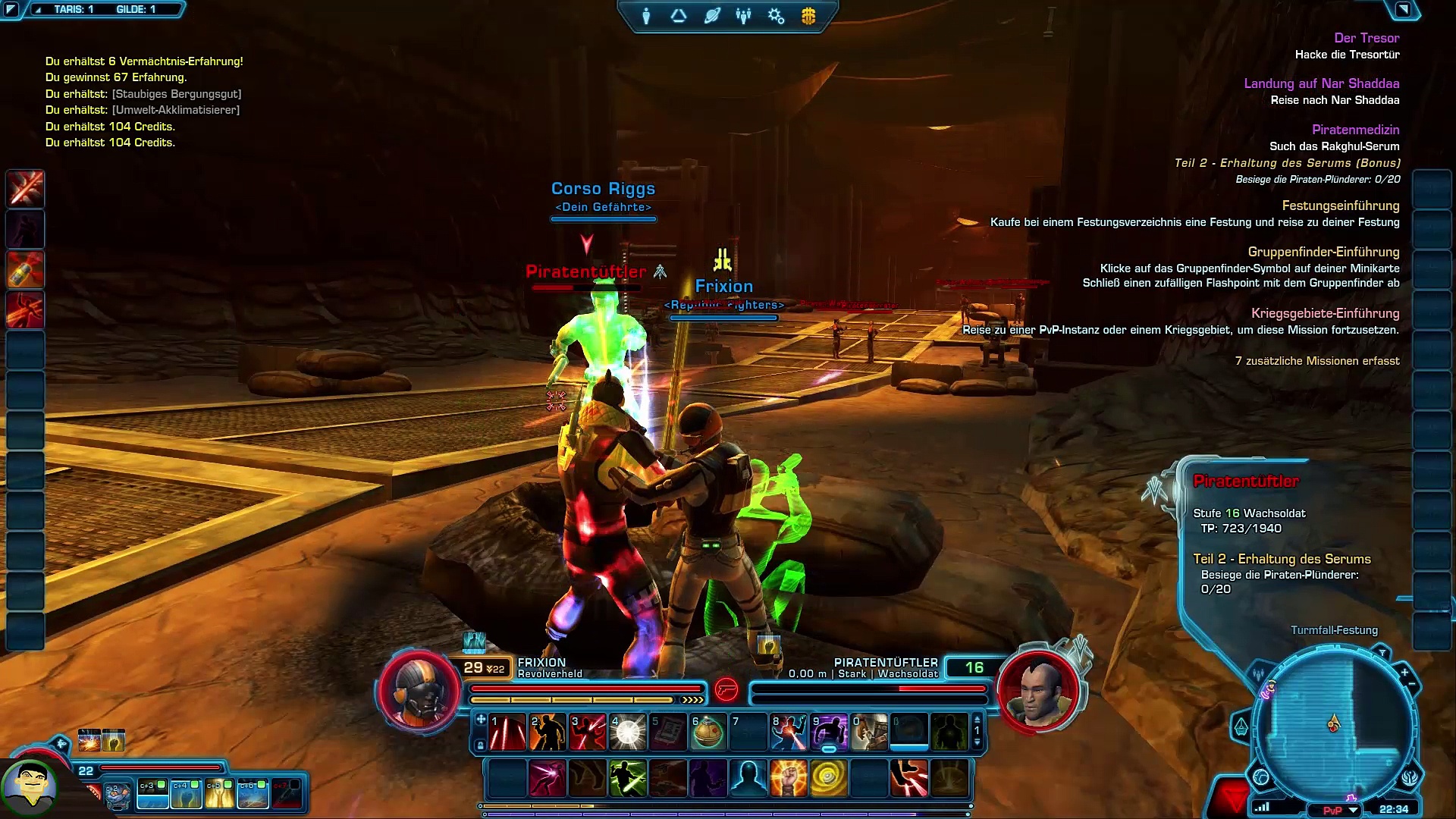Select Frixion's player portrait
The width and height of the screenshot is (1456, 819).
[x=419, y=689]
